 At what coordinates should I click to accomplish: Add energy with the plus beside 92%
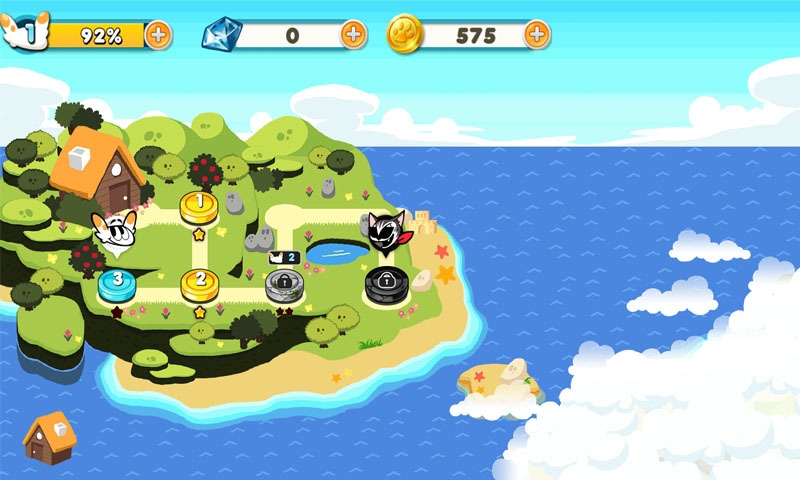pyautogui.click(x=158, y=35)
